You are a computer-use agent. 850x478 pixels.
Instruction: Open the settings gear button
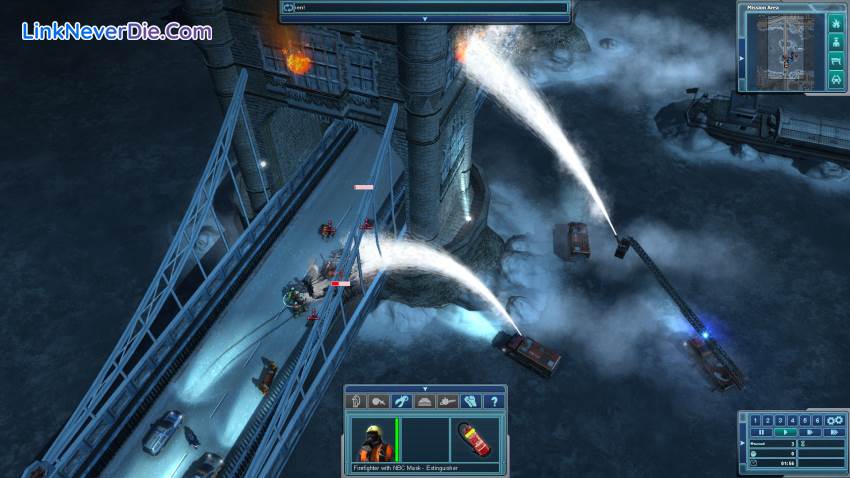pyautogui.click(x=835, y=420)
